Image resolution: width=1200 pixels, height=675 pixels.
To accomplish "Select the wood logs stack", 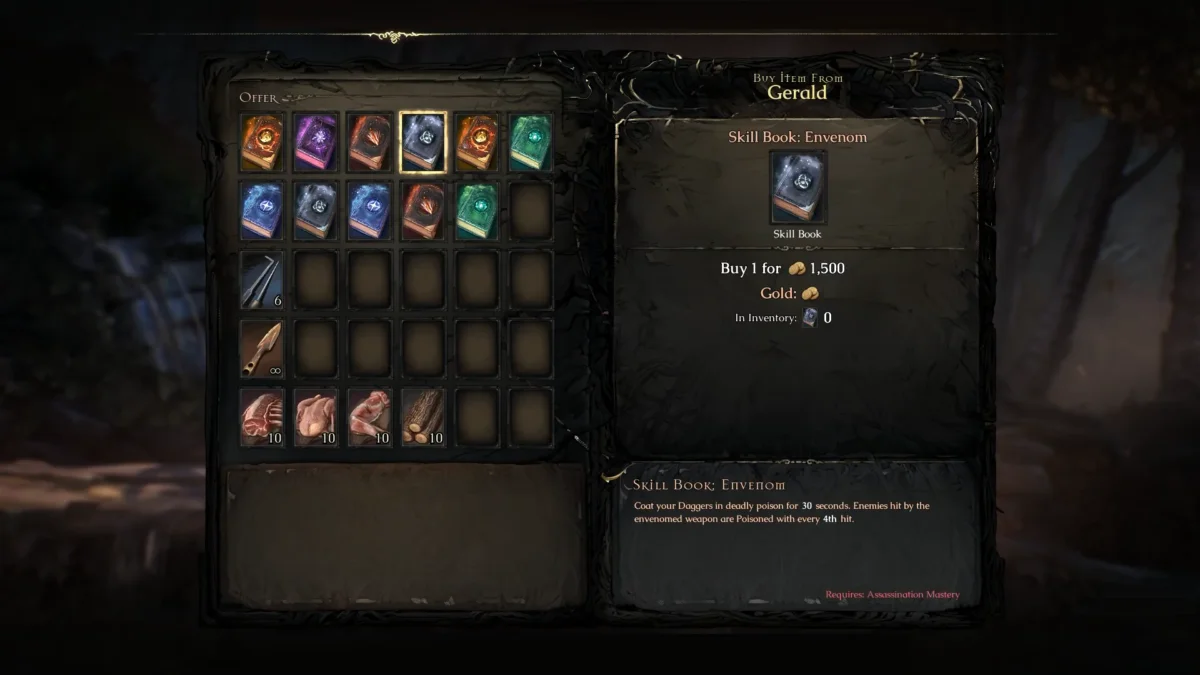I will click(423, 416).
